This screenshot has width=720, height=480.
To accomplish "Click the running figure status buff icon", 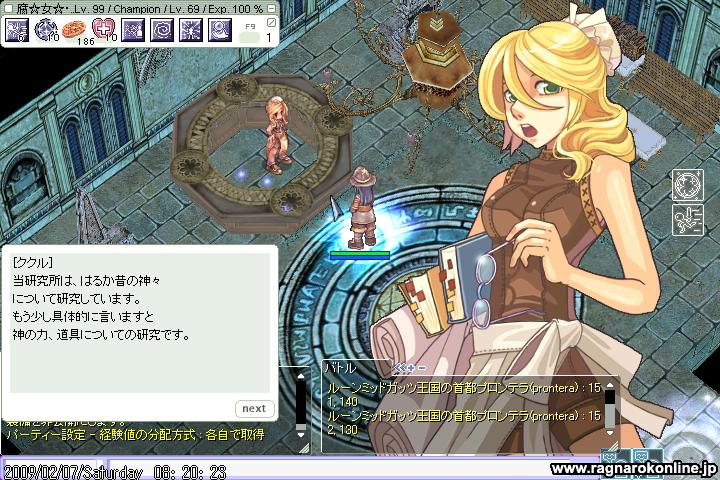I will point(686,217).
